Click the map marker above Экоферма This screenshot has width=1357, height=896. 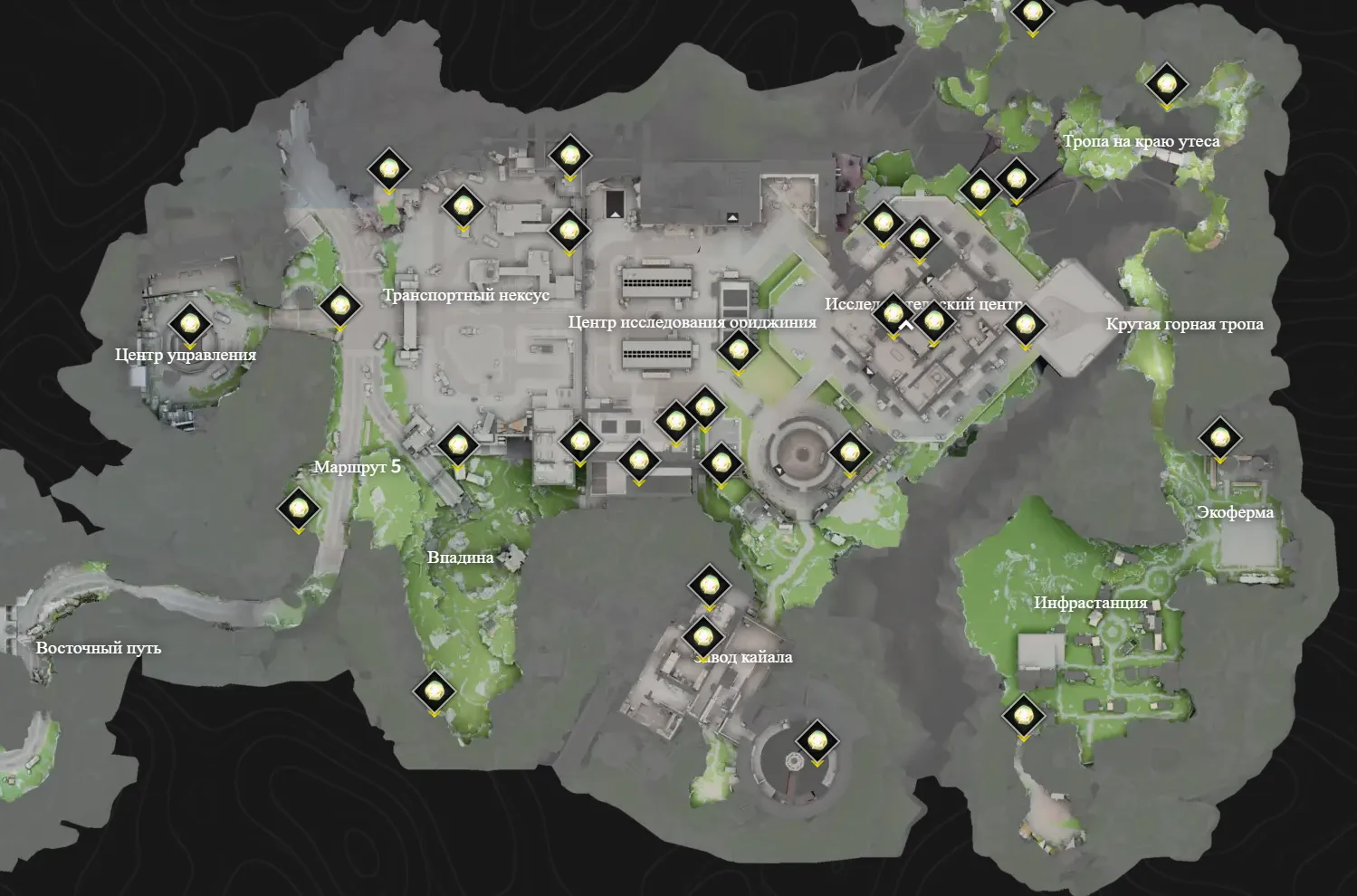(x=1219, y=439)
